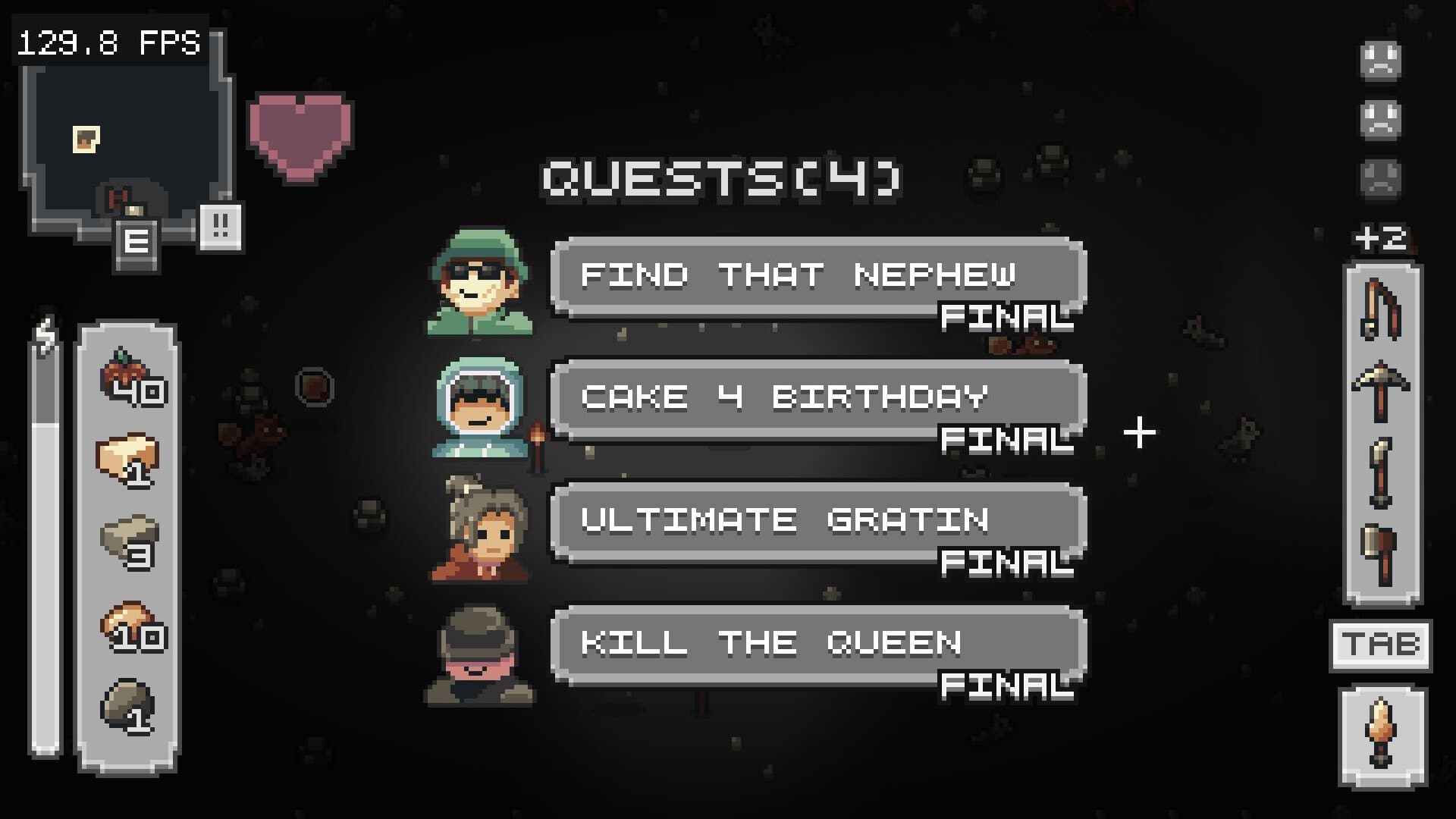Screen dimensions: 1456x819
Task: Expand quest list with the plus sign
Action: 1139,432
